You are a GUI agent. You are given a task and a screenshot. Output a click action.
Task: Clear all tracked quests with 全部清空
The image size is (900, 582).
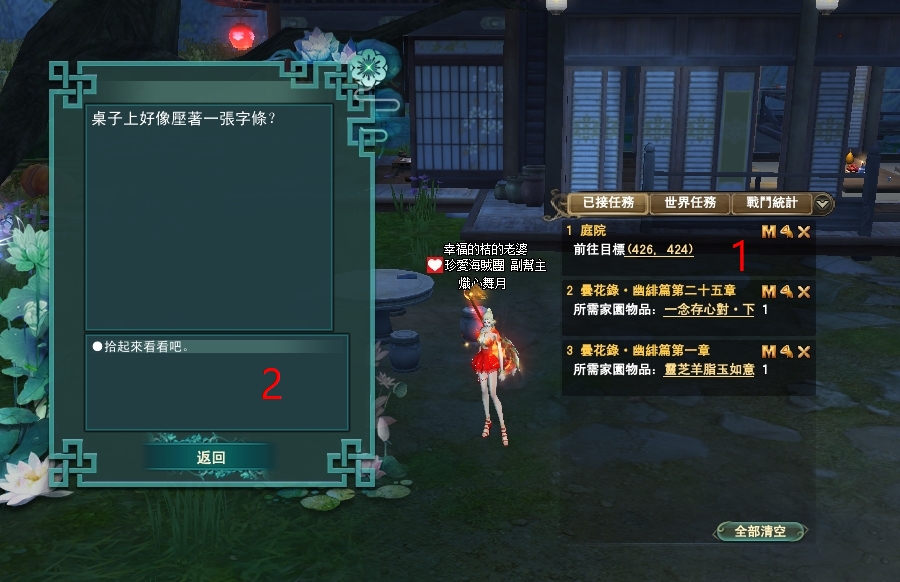(x=760, y=531)
